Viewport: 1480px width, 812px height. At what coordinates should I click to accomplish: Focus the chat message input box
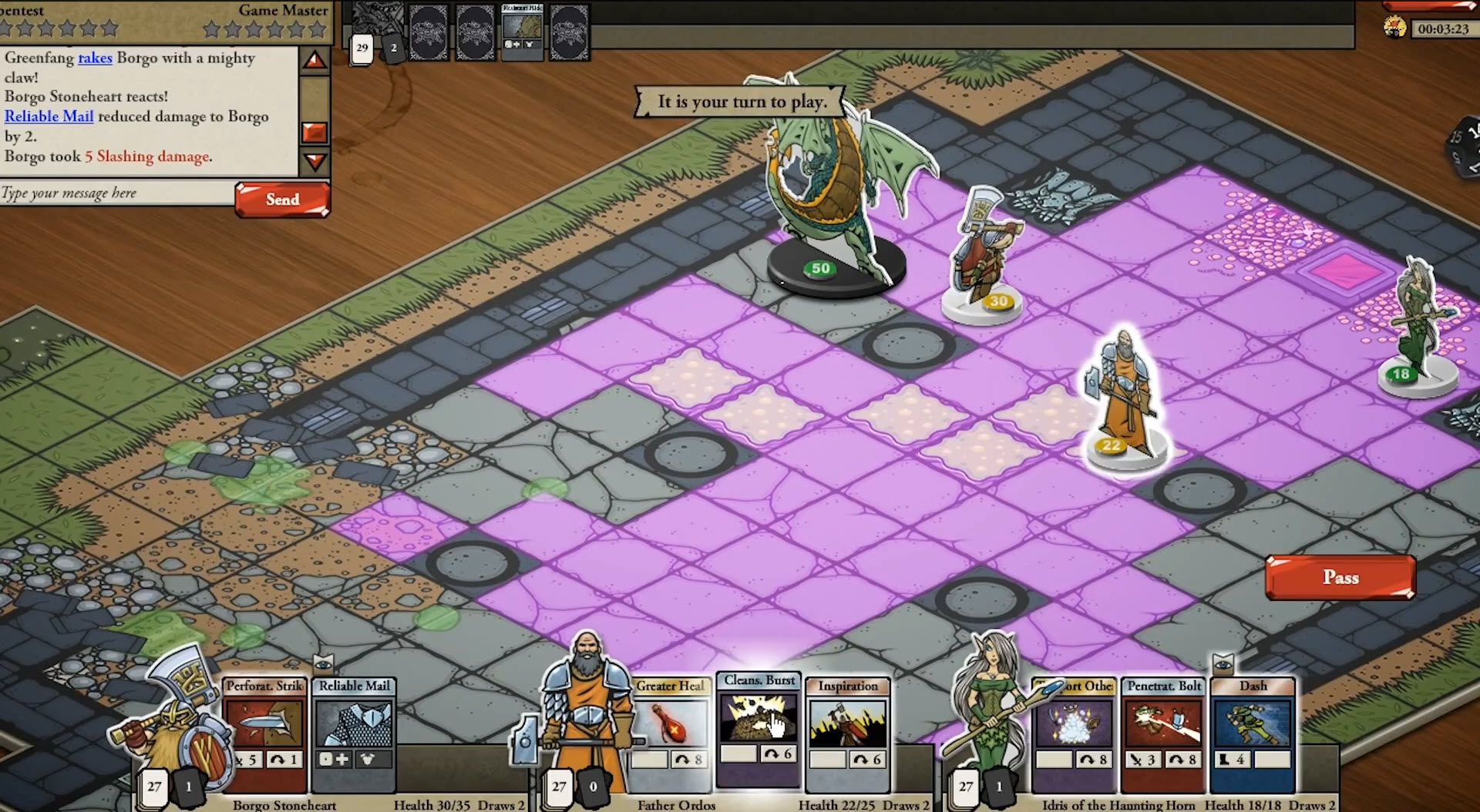pyautogui.click(x=117, y=193)
